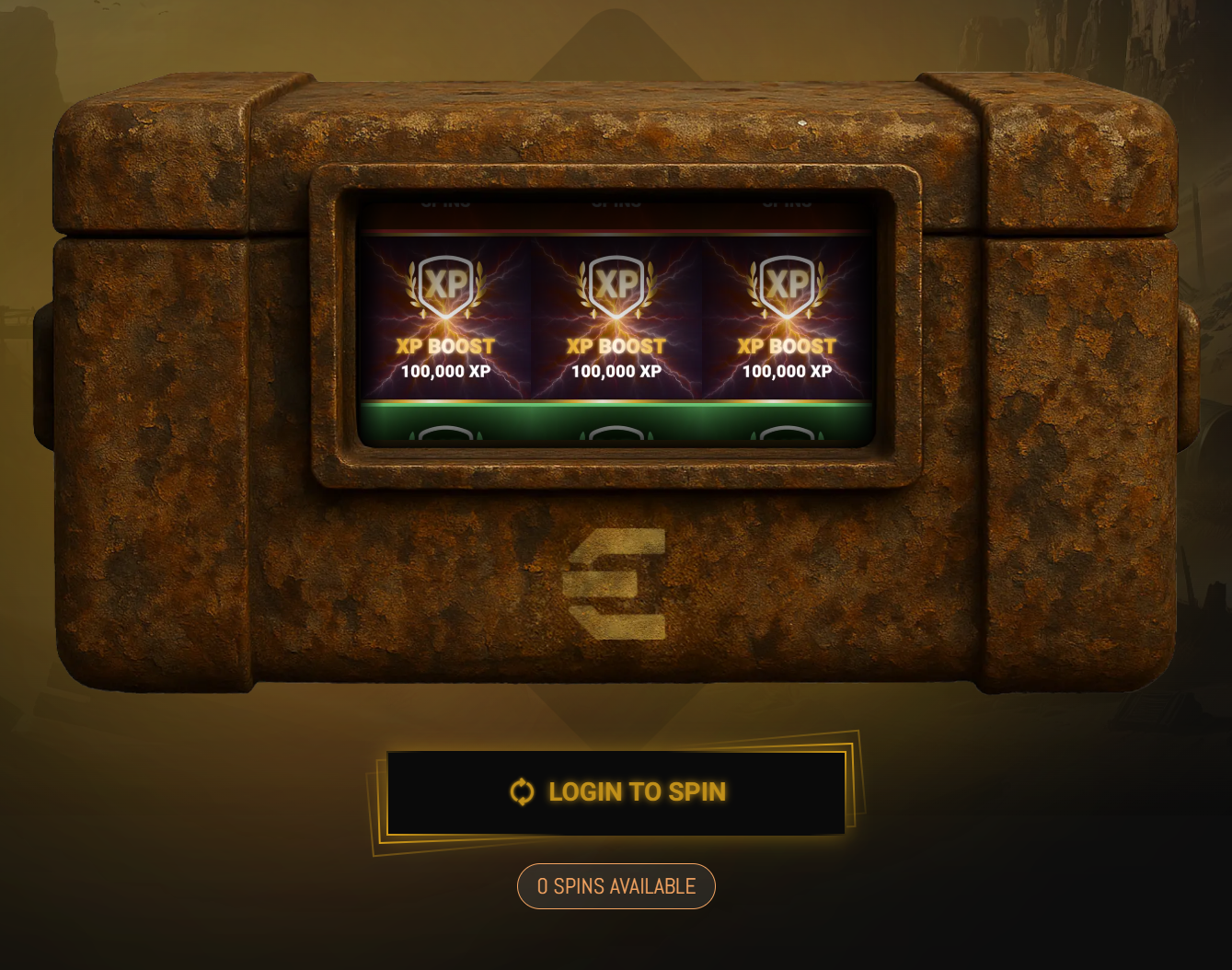This screenshot has height=970, width=1232.
Task: Click the Login to Spin button
Action: pos(616,792)
